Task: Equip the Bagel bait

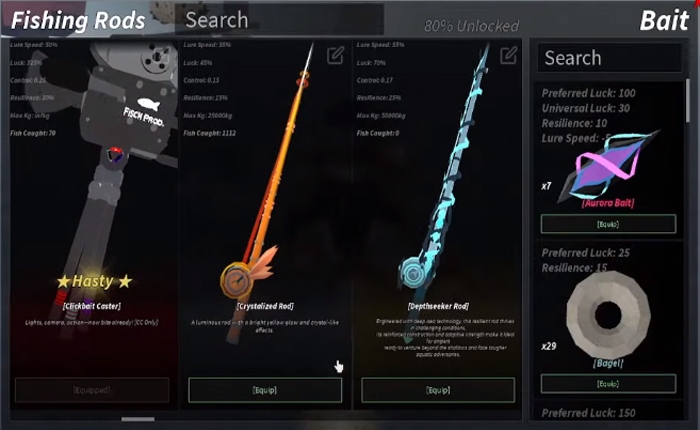Action: pyautogui.click(x=608, y=383)
